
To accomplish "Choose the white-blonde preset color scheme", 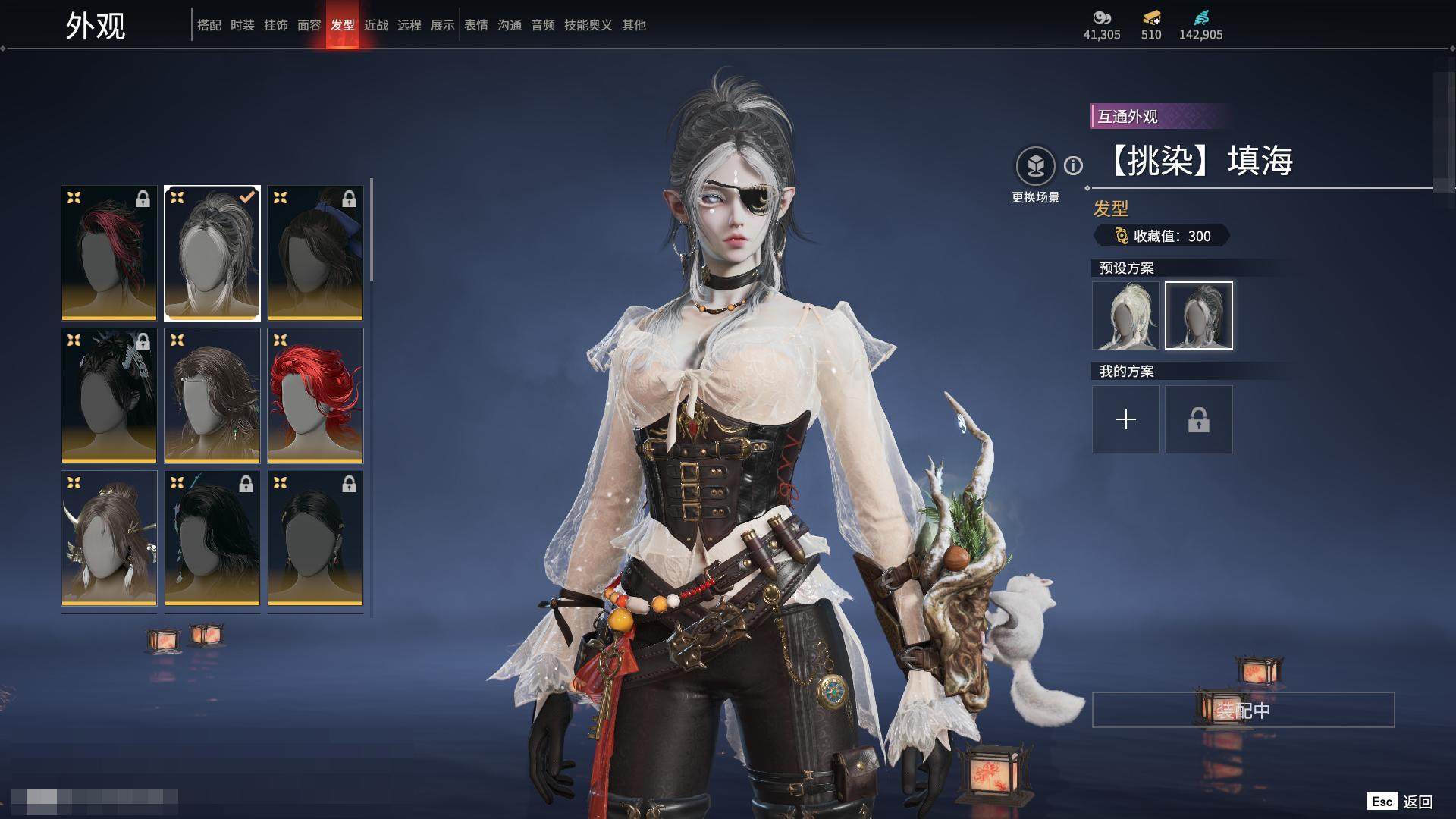I will click(x=1125, y=315).
